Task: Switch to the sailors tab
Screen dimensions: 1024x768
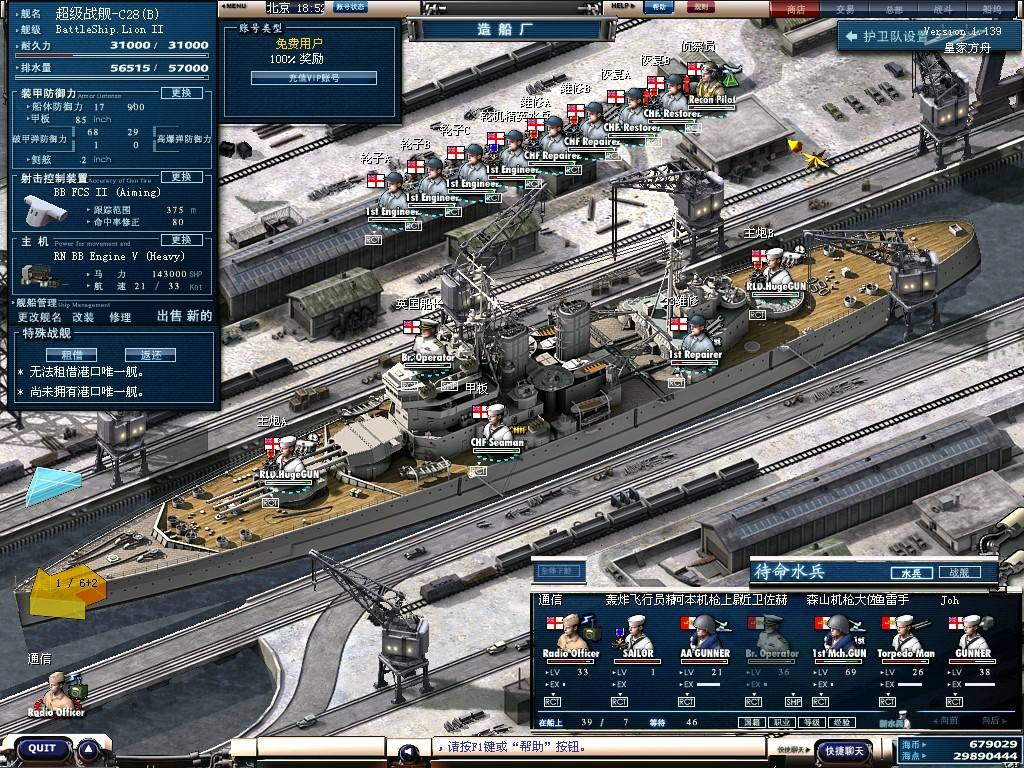Action: tap(911, 573)
